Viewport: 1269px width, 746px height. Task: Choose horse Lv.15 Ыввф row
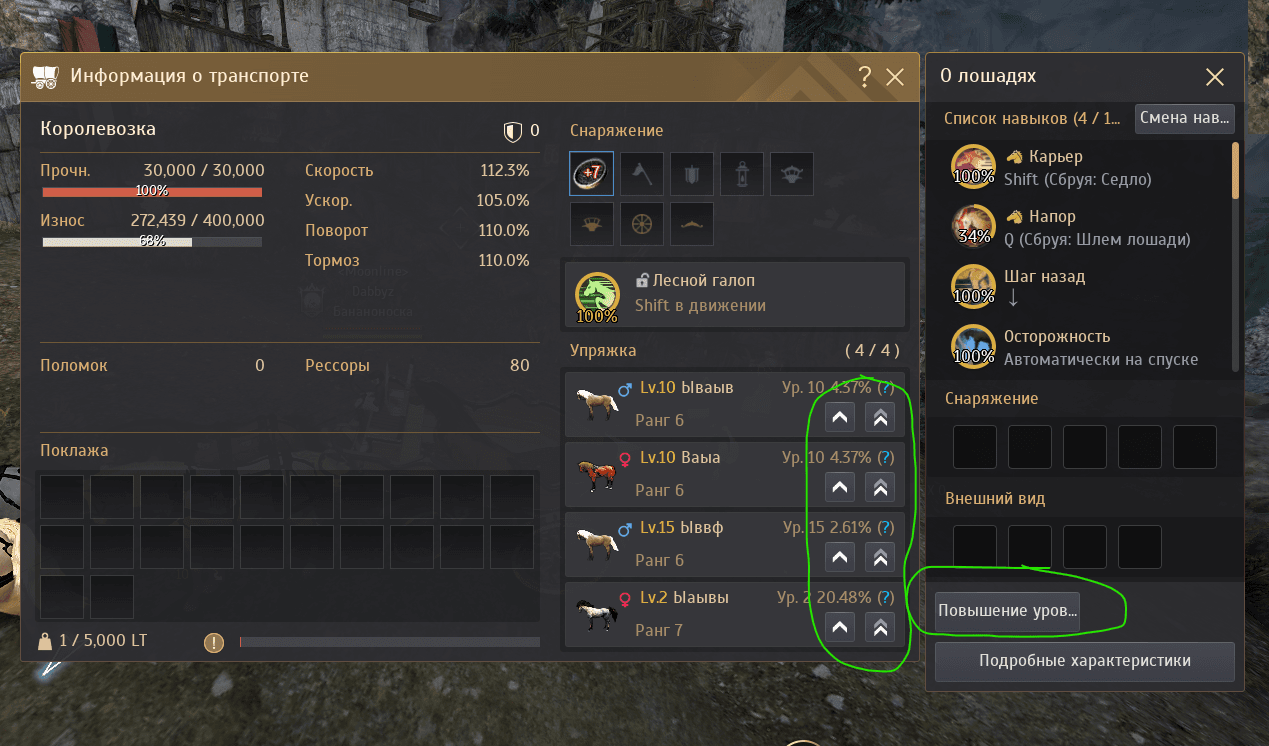pos(690,544)
